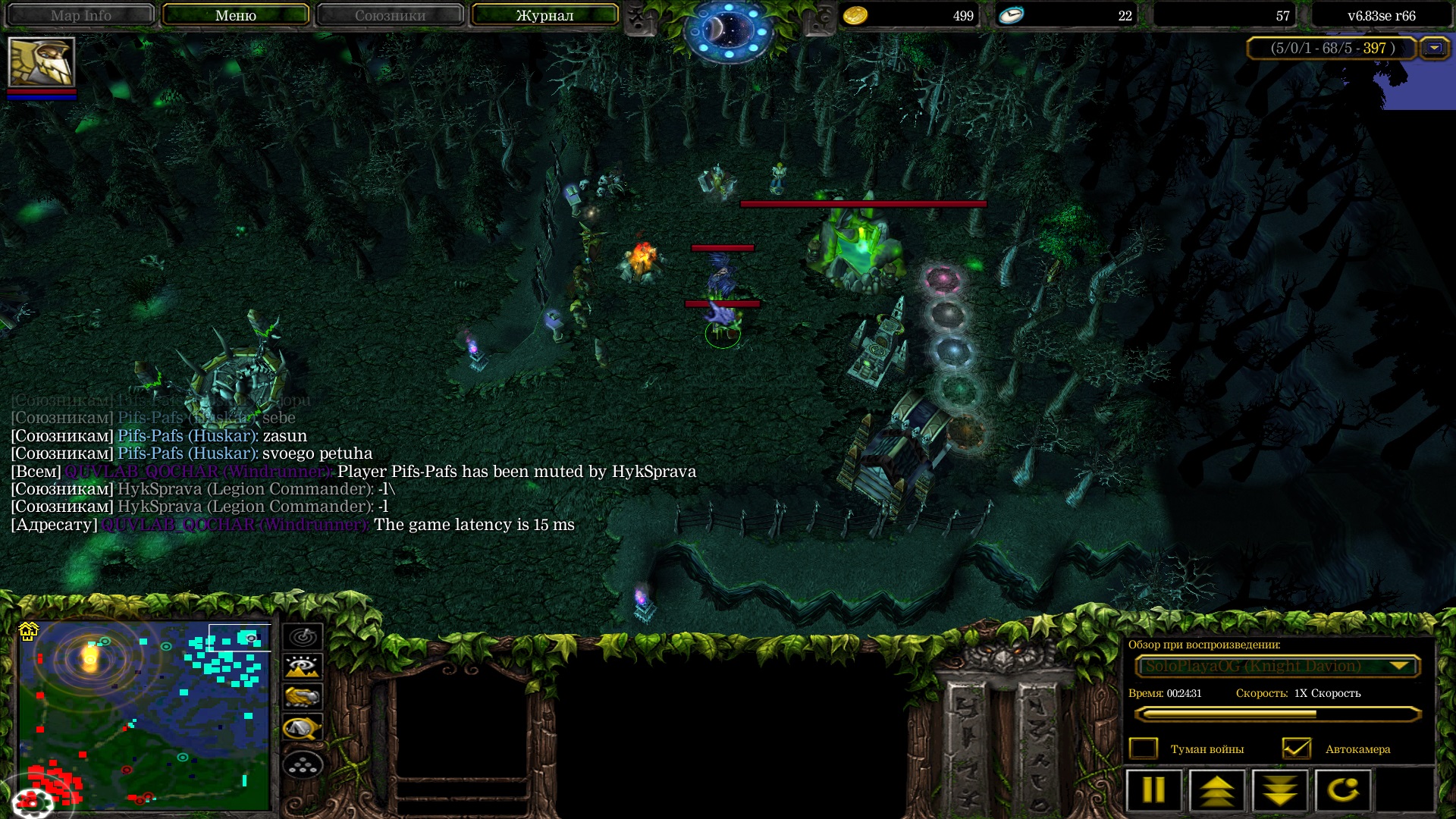Viewport: 1456px width, 819px height.
Task: Adjust the replay speed slider
Action: click(x=1276, y=714)
